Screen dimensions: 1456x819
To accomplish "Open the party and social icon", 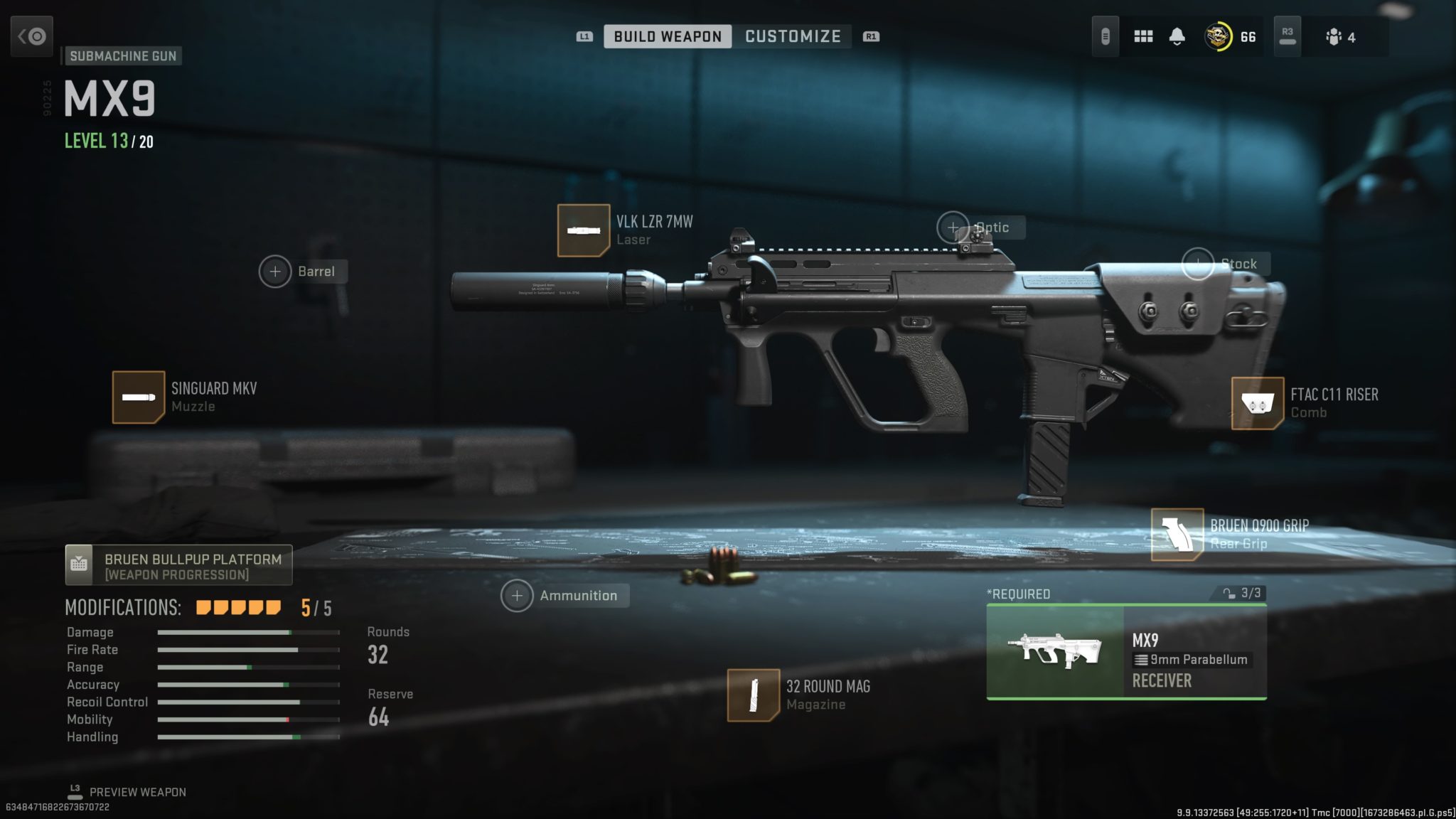I will 1334,37.
